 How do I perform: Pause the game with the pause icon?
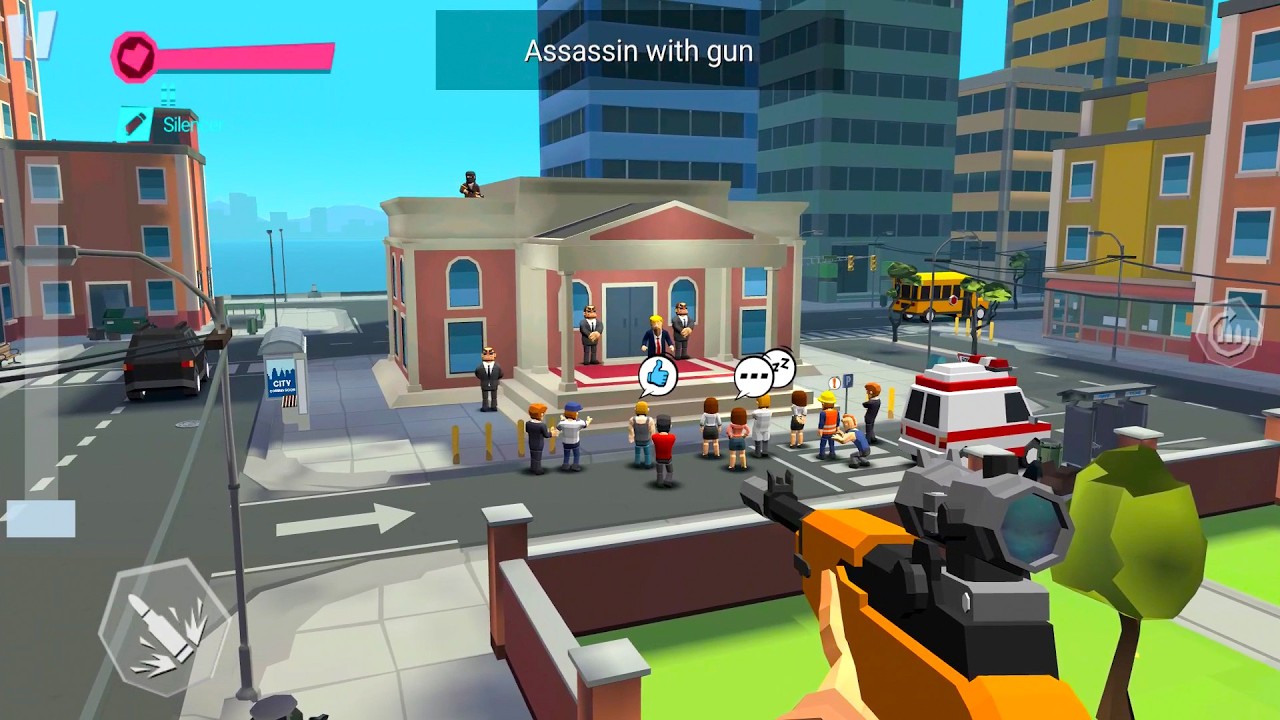point(33,33)
